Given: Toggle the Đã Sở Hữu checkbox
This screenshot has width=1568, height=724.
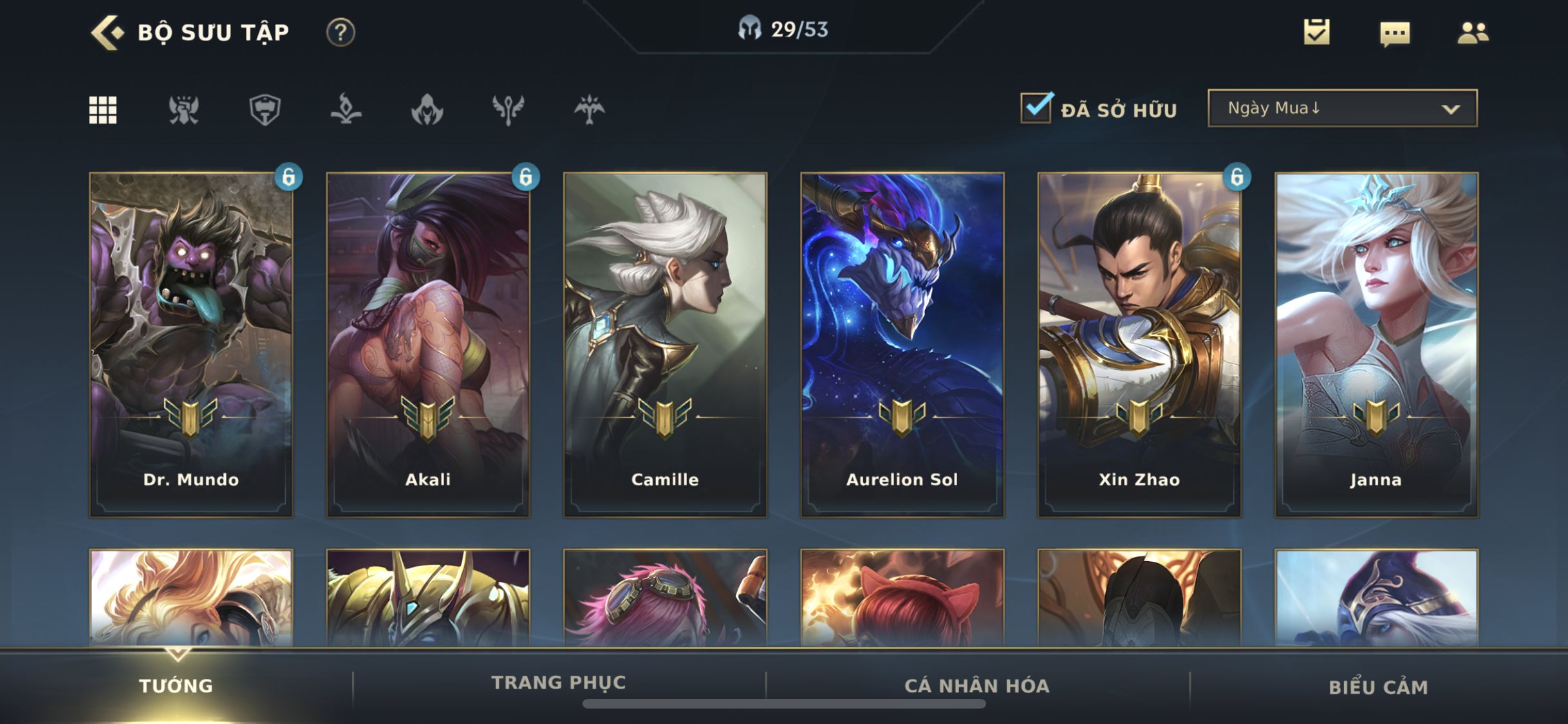Looking at the screenshot, I should pos(1036,107).
